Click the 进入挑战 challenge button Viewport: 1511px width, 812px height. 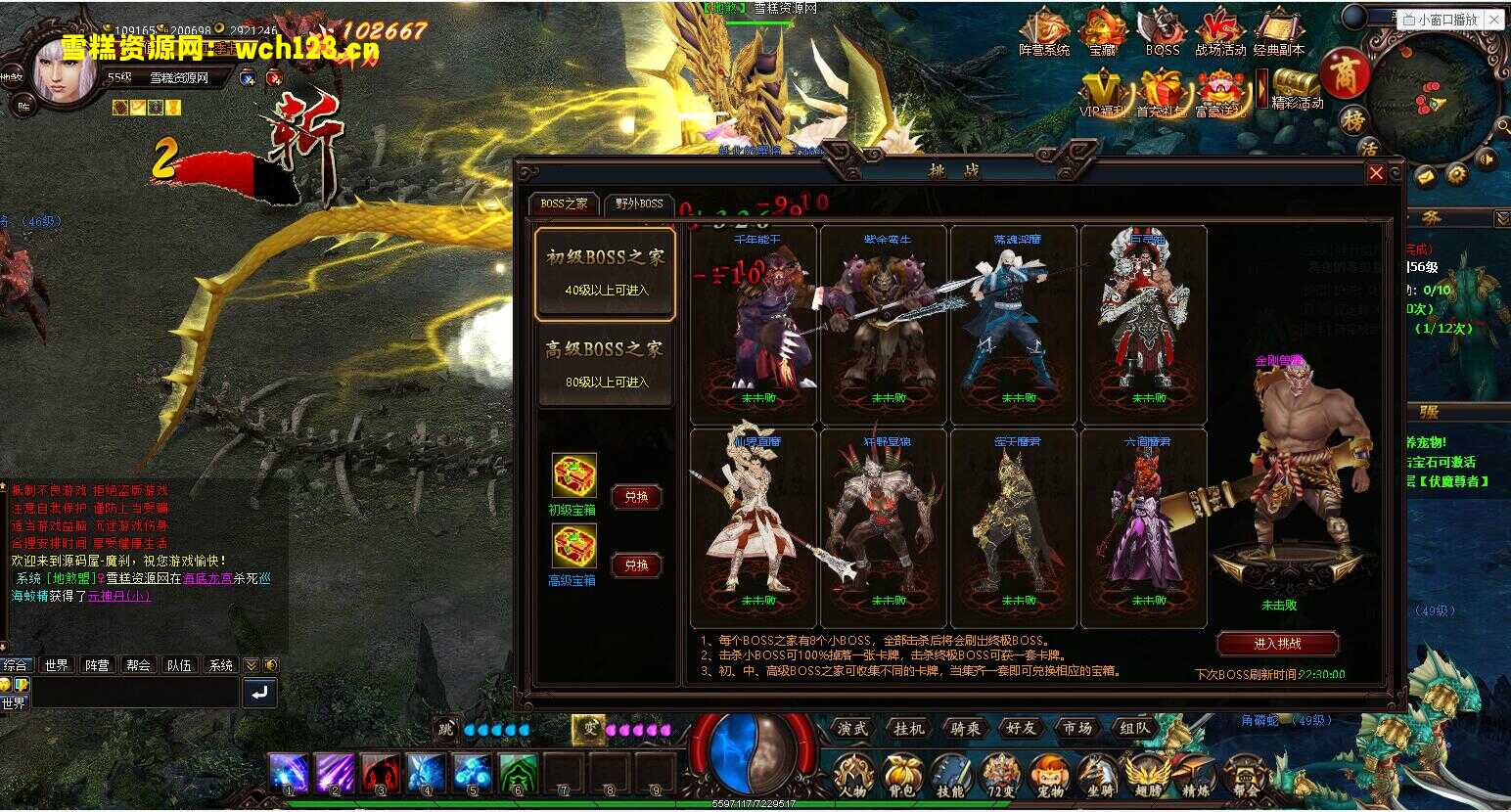coord(1277,644)
